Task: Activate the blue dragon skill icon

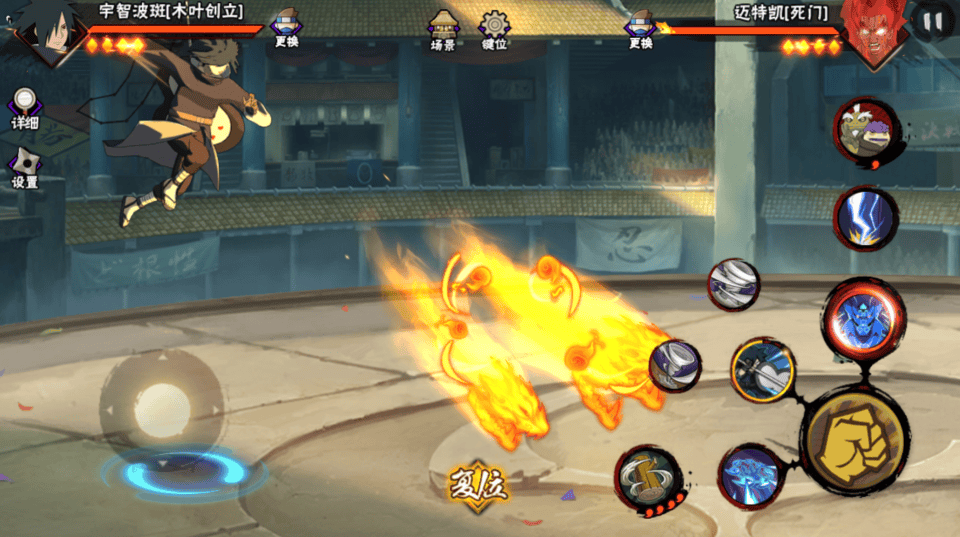Action: coord(751,476)
